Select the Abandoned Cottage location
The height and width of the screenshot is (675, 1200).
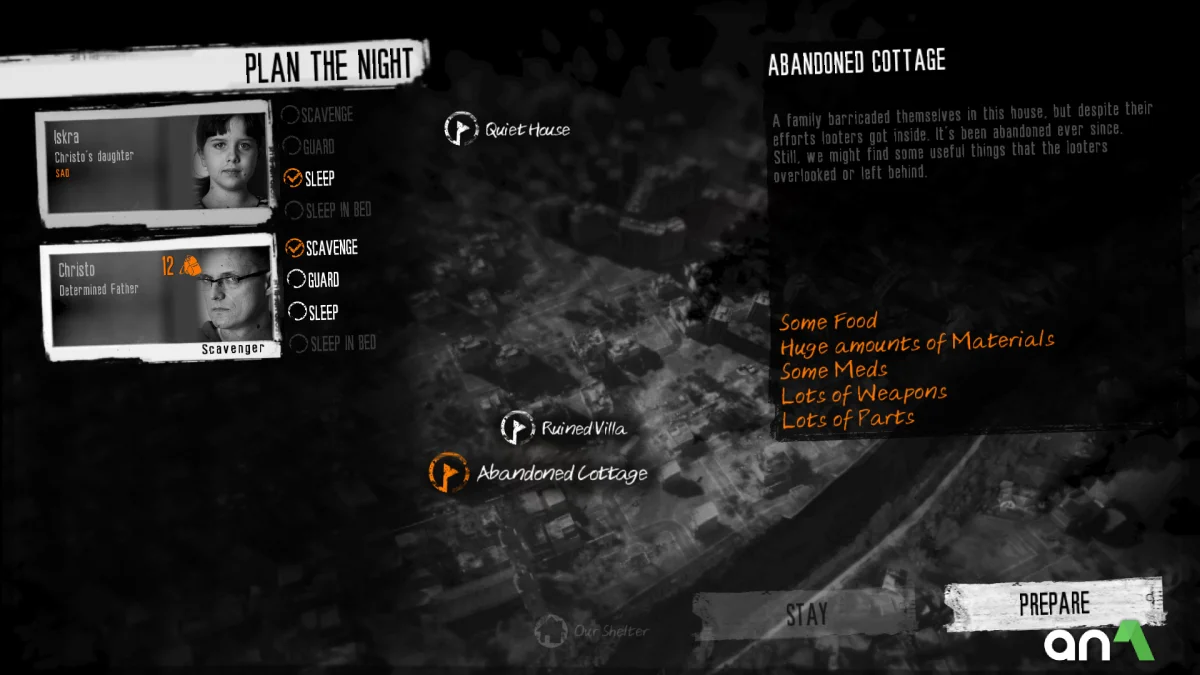pyautogui.click(x=449, y=473)
